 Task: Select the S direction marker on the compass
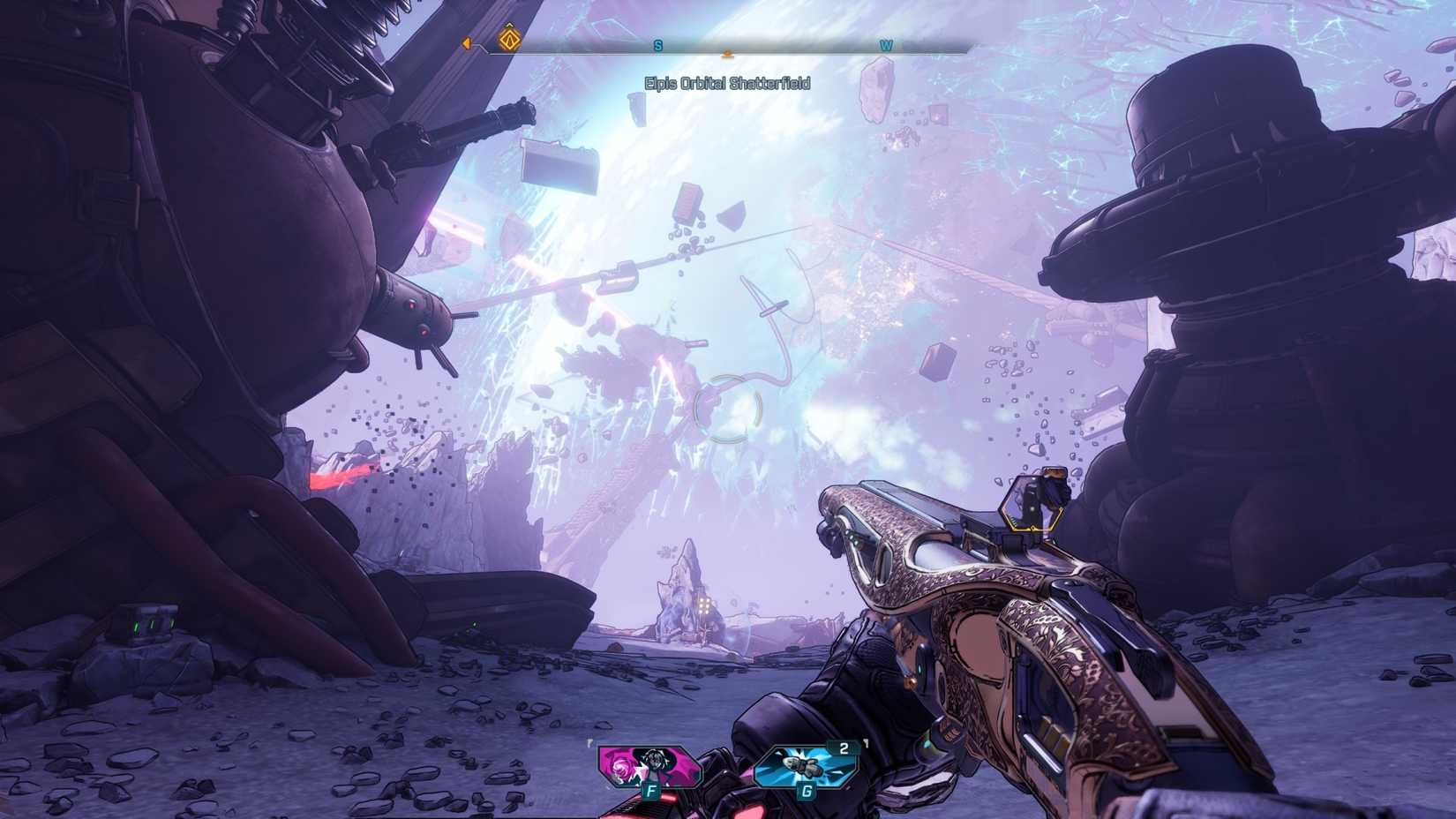tap(657, 41)
